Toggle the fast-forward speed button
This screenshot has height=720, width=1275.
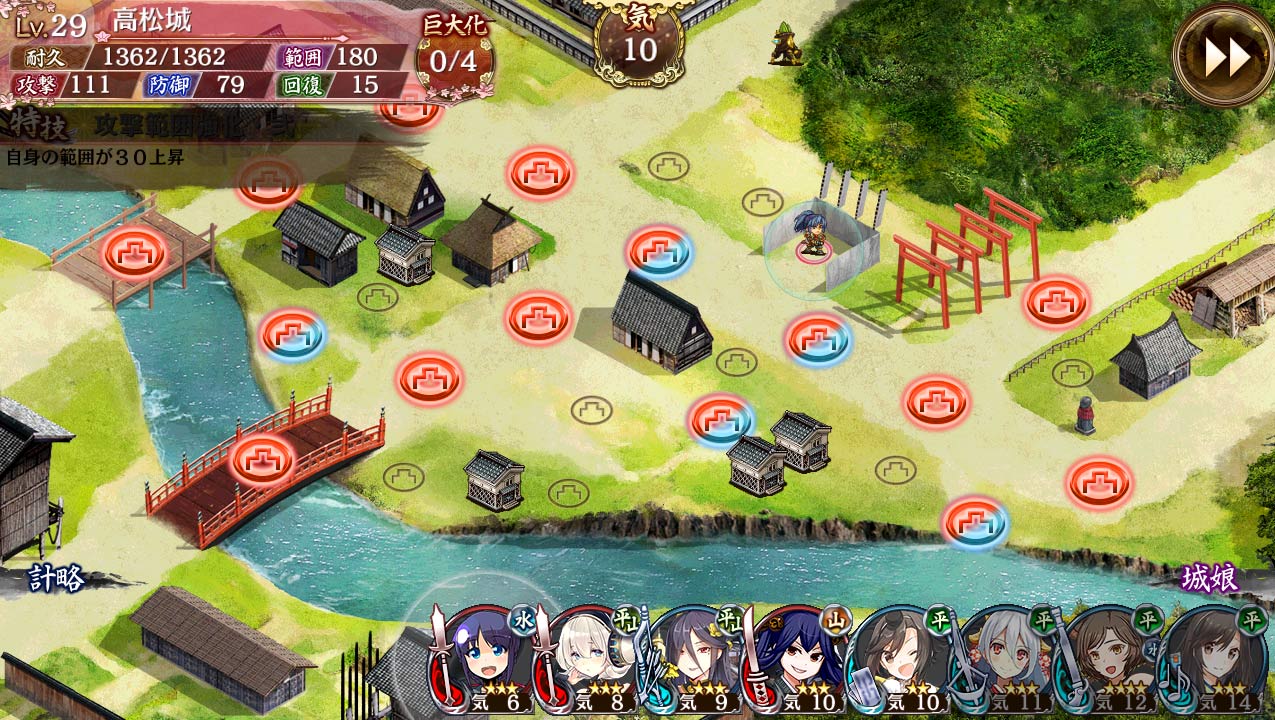[x=1226, y=56]
